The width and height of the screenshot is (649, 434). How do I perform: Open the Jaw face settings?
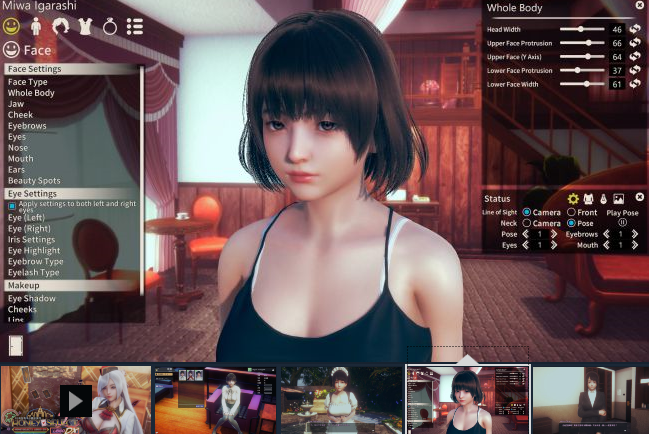point(16,104)
